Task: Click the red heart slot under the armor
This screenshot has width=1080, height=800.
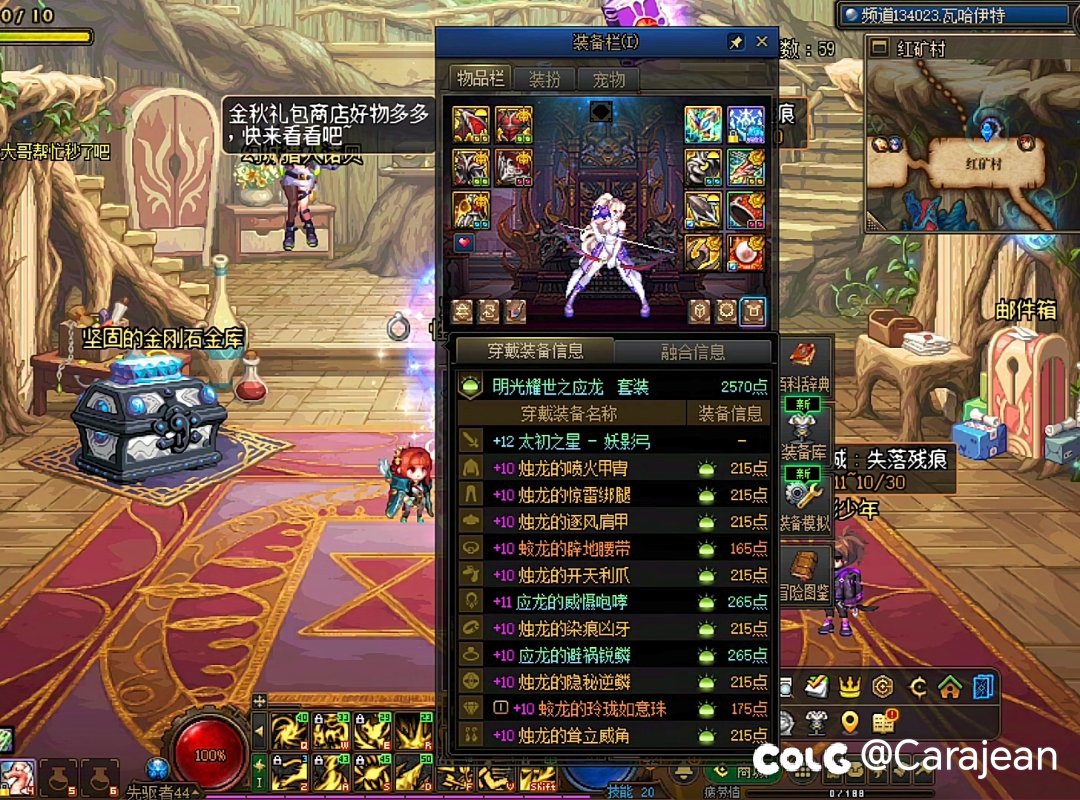Action: 463,243
